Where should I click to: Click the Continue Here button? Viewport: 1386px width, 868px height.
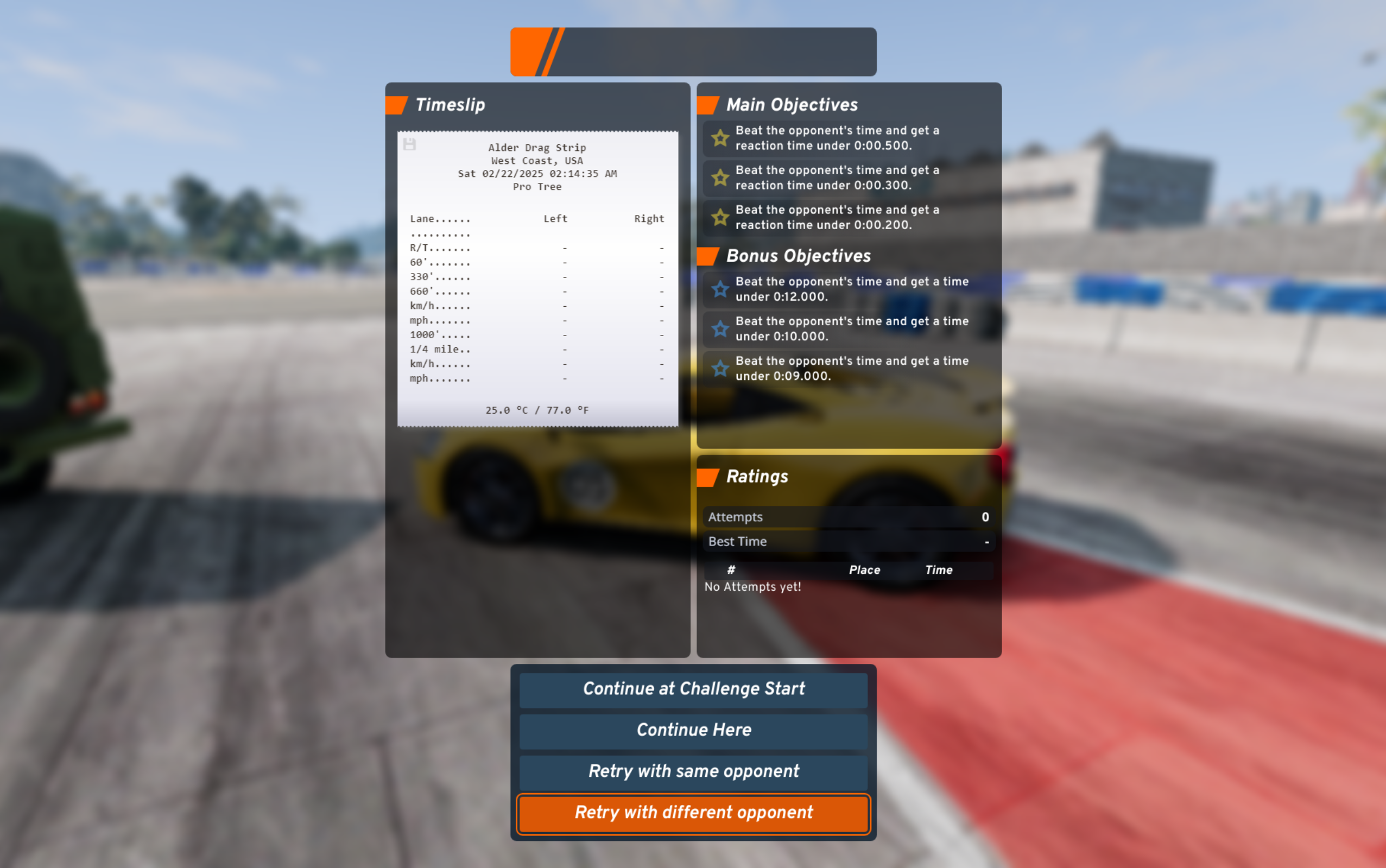(x=693, y=730)
